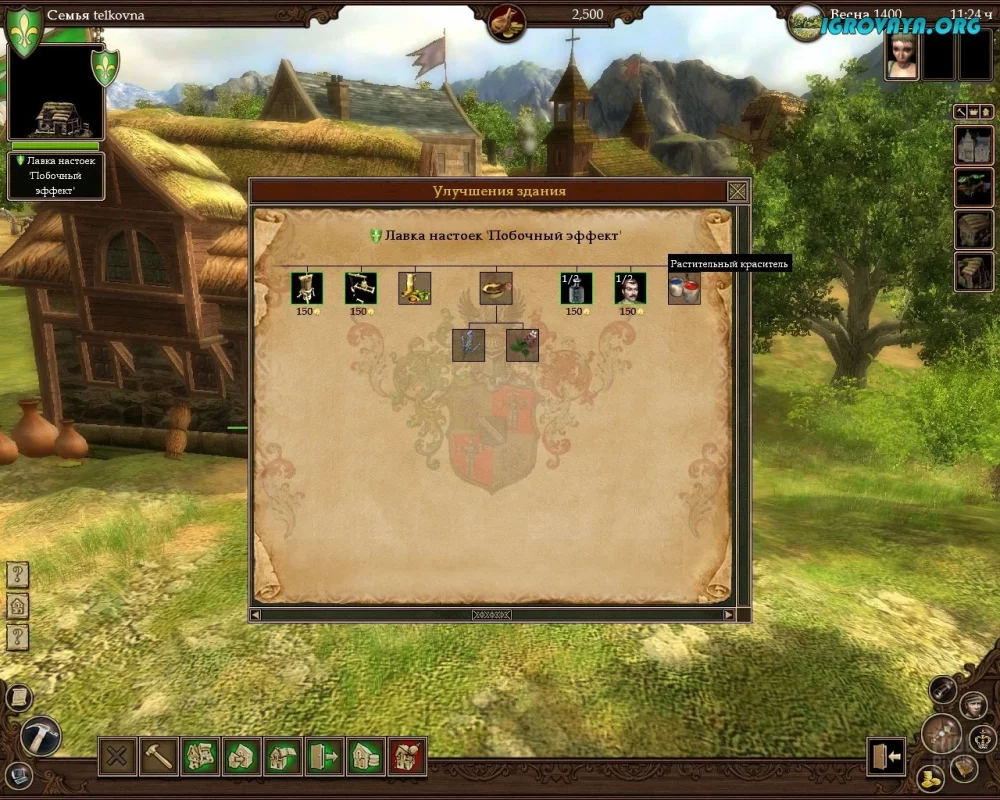Choose the lavender herb upgrade

click(x=468, y=345)
